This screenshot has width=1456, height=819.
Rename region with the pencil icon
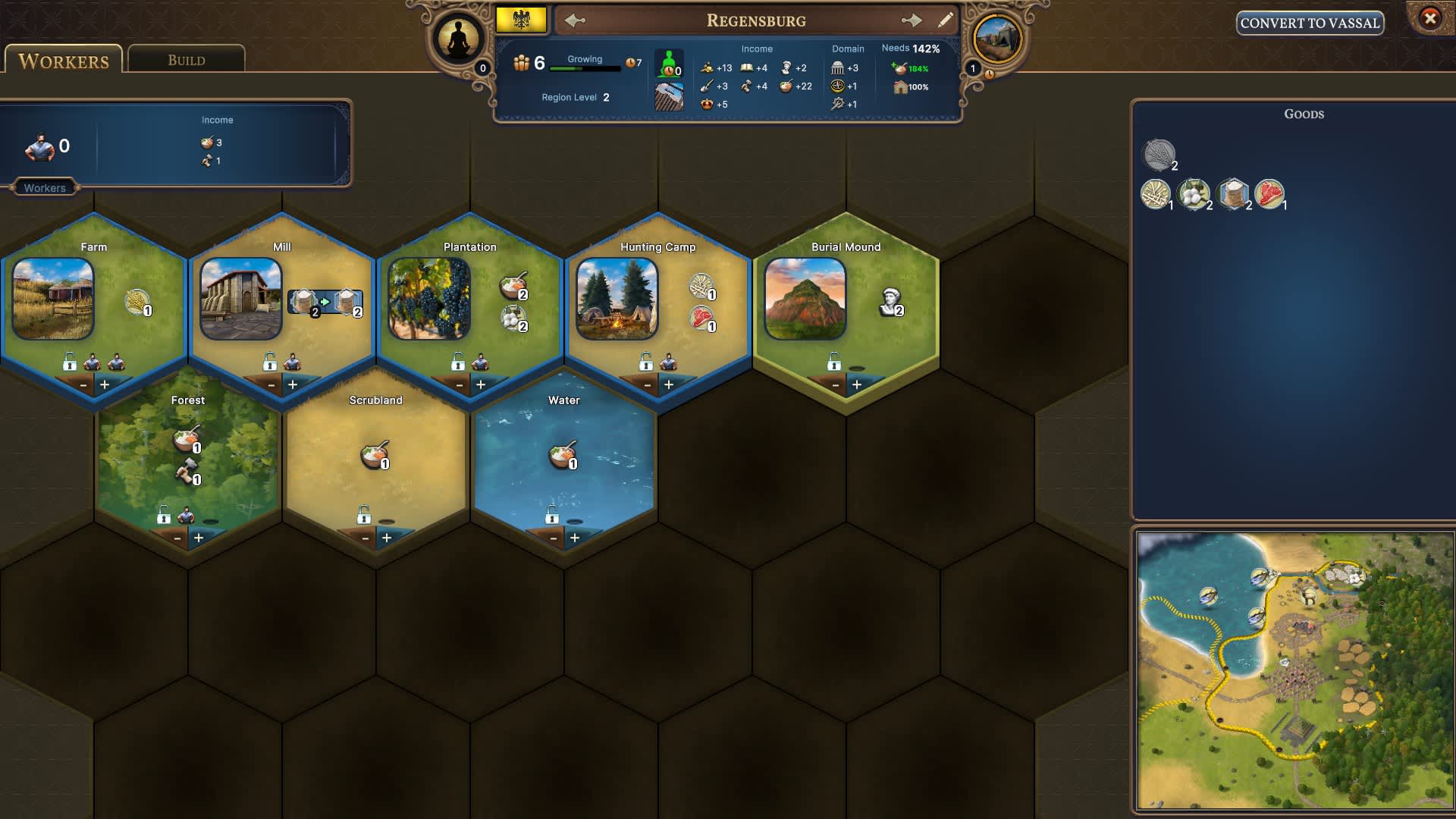pyautogui.click(x=946, y=20)
